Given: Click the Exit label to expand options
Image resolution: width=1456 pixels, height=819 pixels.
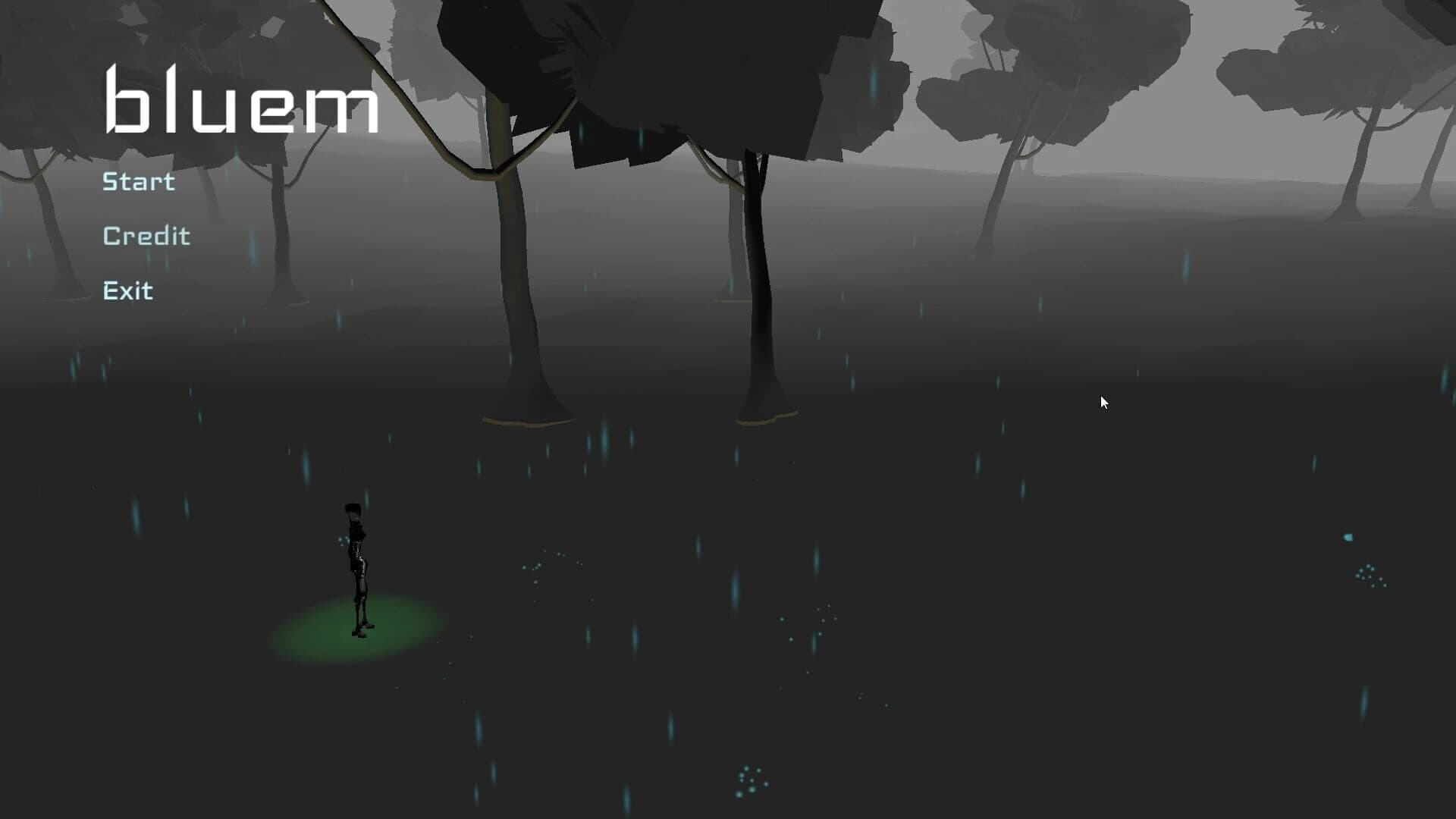Looking at the screenshot, I should click(127, 290).
